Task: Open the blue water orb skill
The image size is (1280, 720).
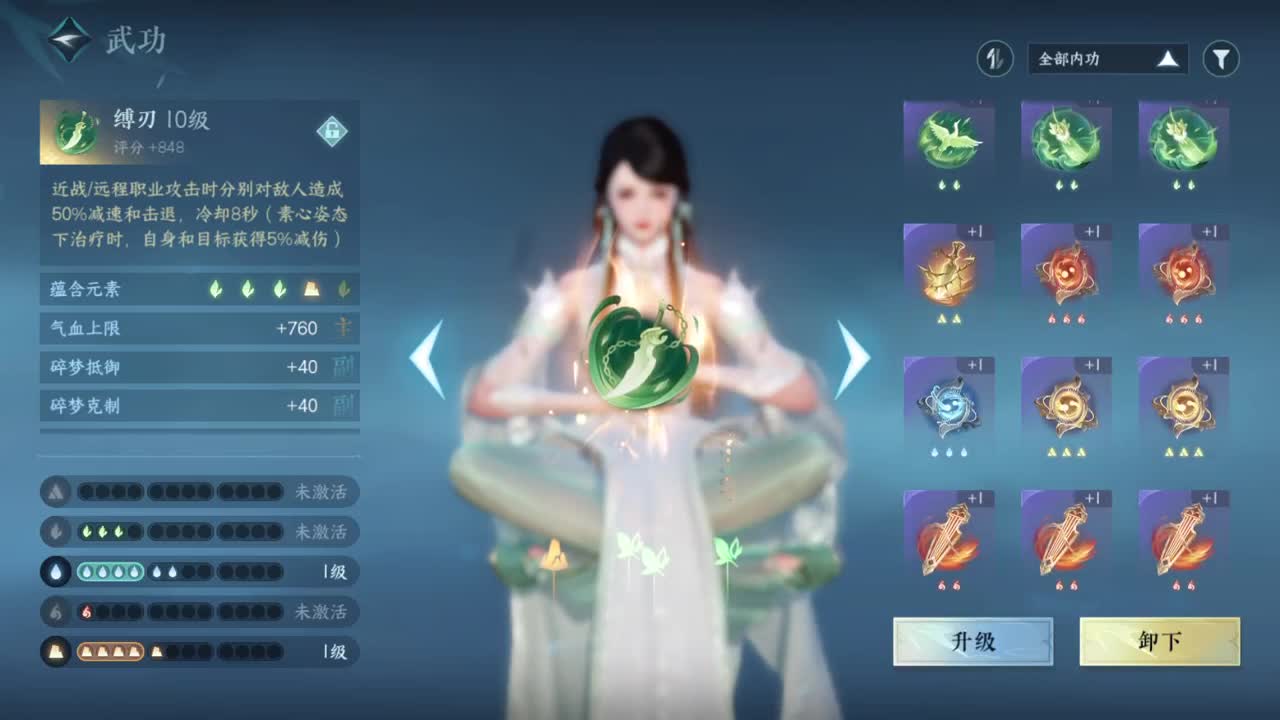Action: point(948,405)
